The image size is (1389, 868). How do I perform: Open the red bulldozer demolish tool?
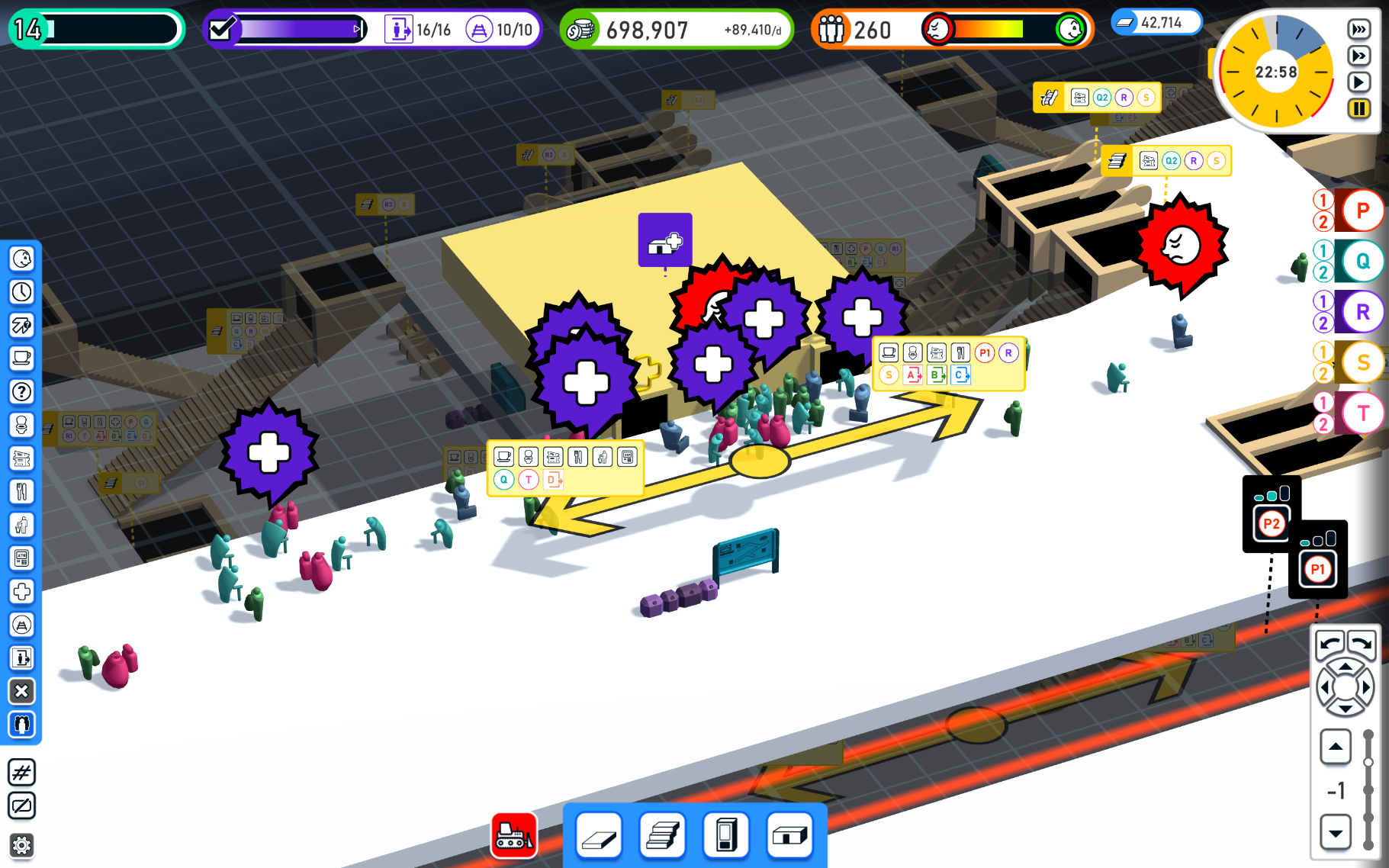pos(514,836)
